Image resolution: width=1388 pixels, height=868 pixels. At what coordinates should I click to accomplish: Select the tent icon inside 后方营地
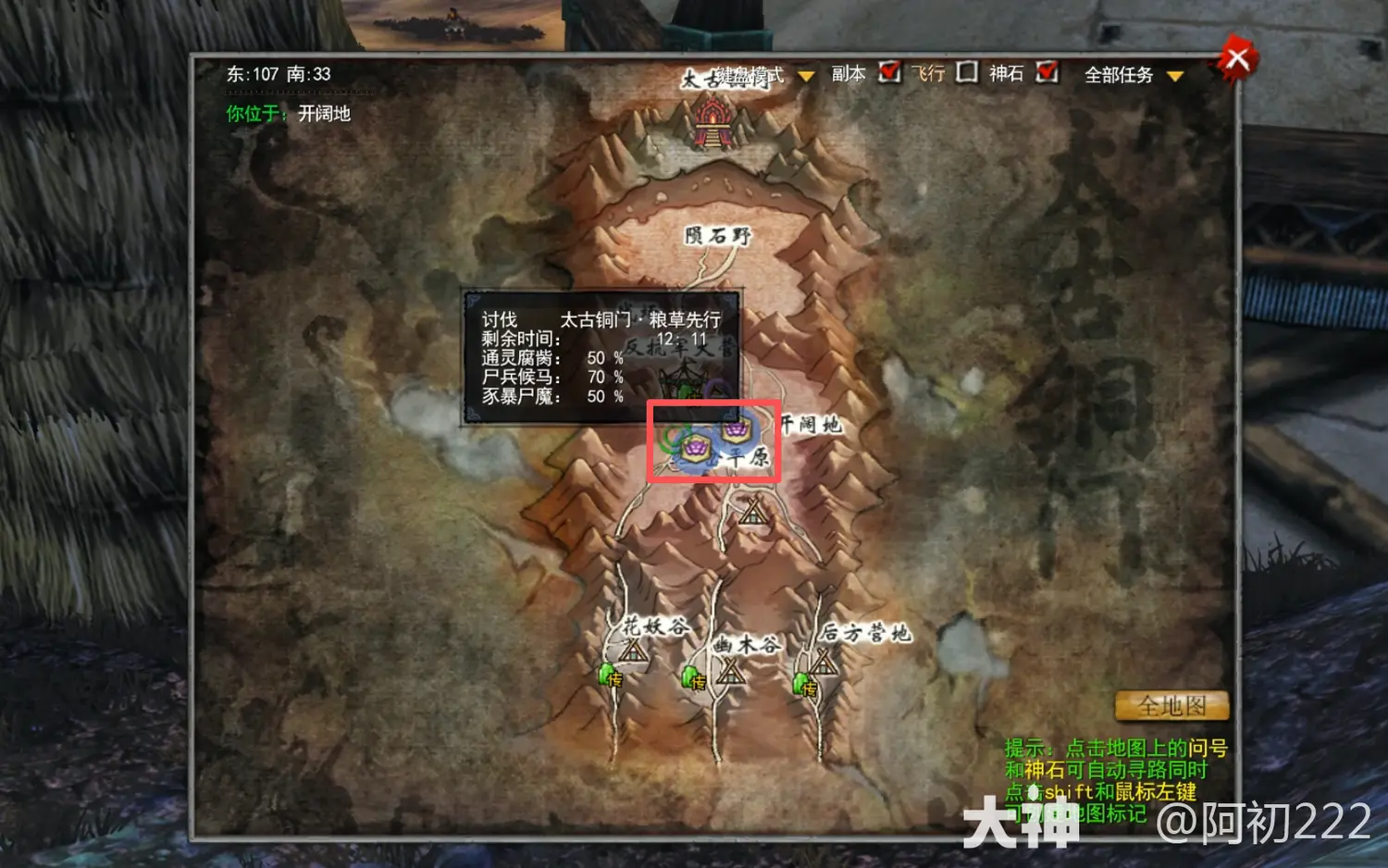click(824, 664)
